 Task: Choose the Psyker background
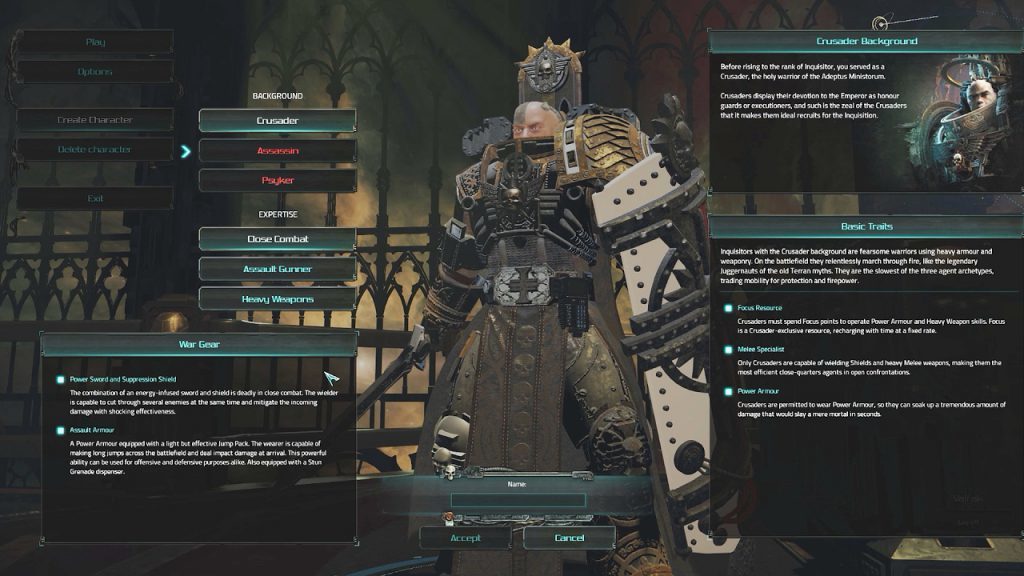click(277, 180)
